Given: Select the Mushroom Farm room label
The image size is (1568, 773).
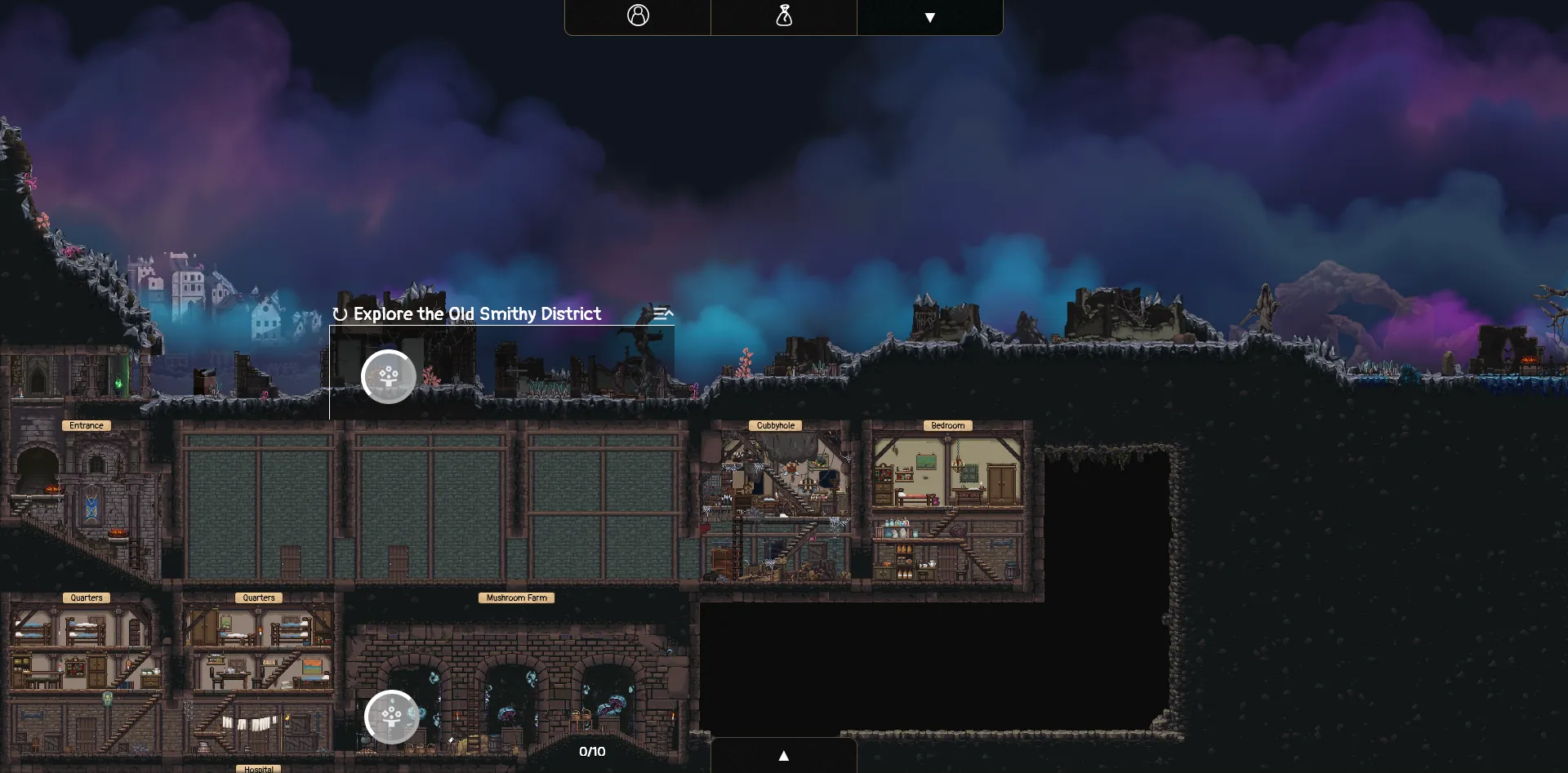Looking at the screenshot, I should [516, 598].
